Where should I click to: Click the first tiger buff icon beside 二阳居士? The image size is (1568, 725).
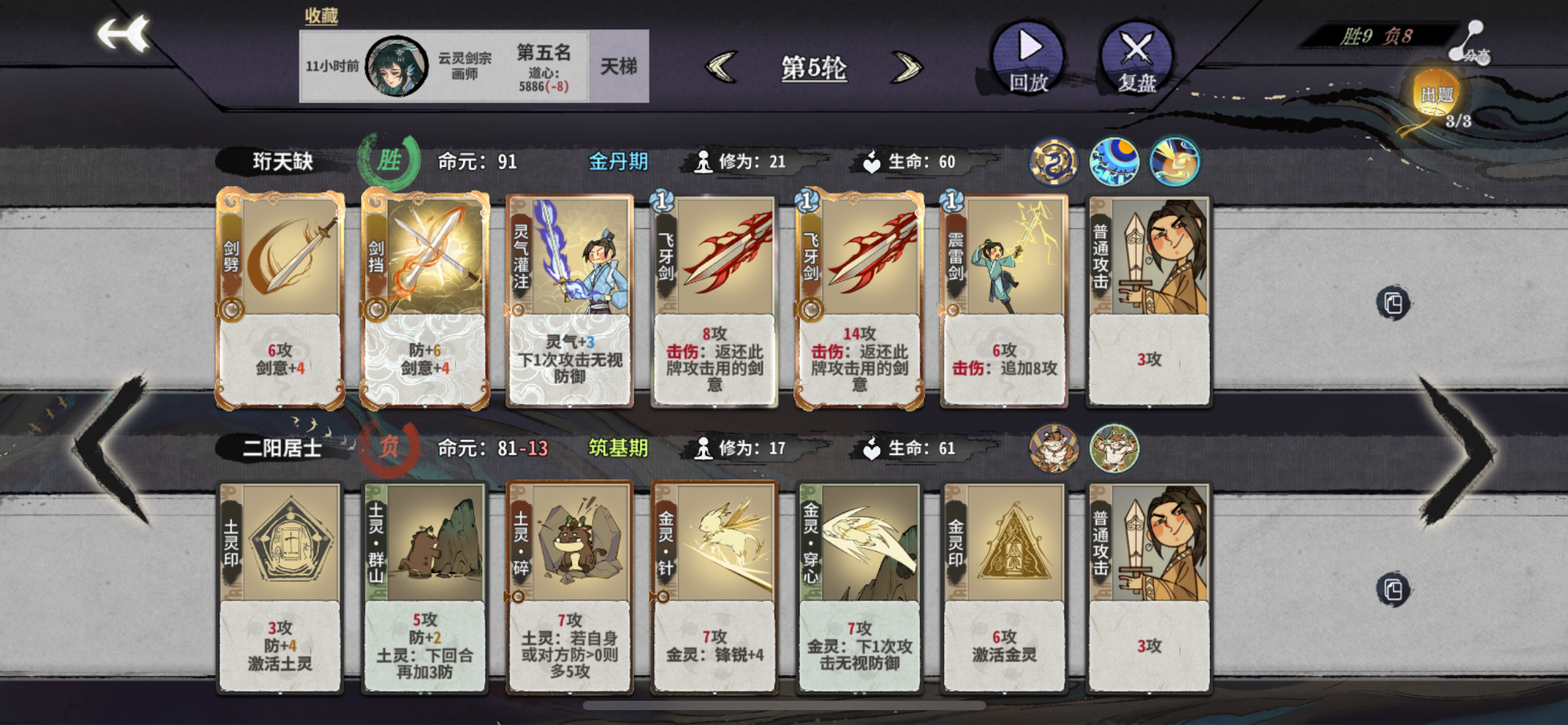tap(1053, 450)
